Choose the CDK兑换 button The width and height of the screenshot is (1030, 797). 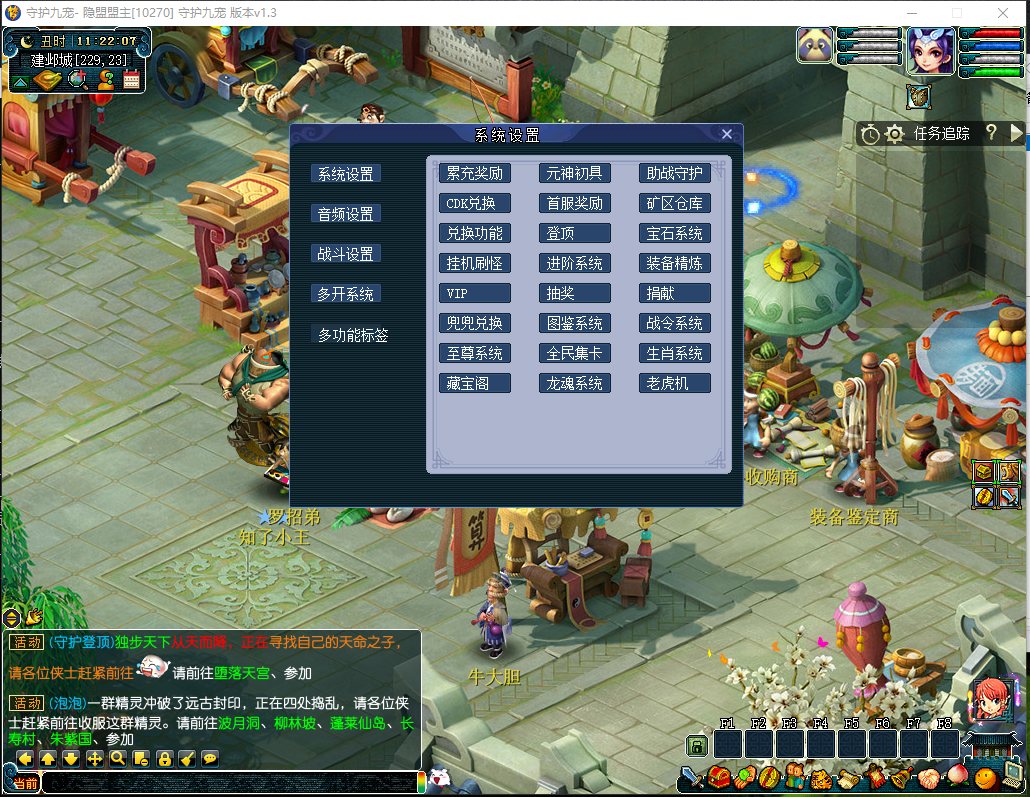point(475,203)
